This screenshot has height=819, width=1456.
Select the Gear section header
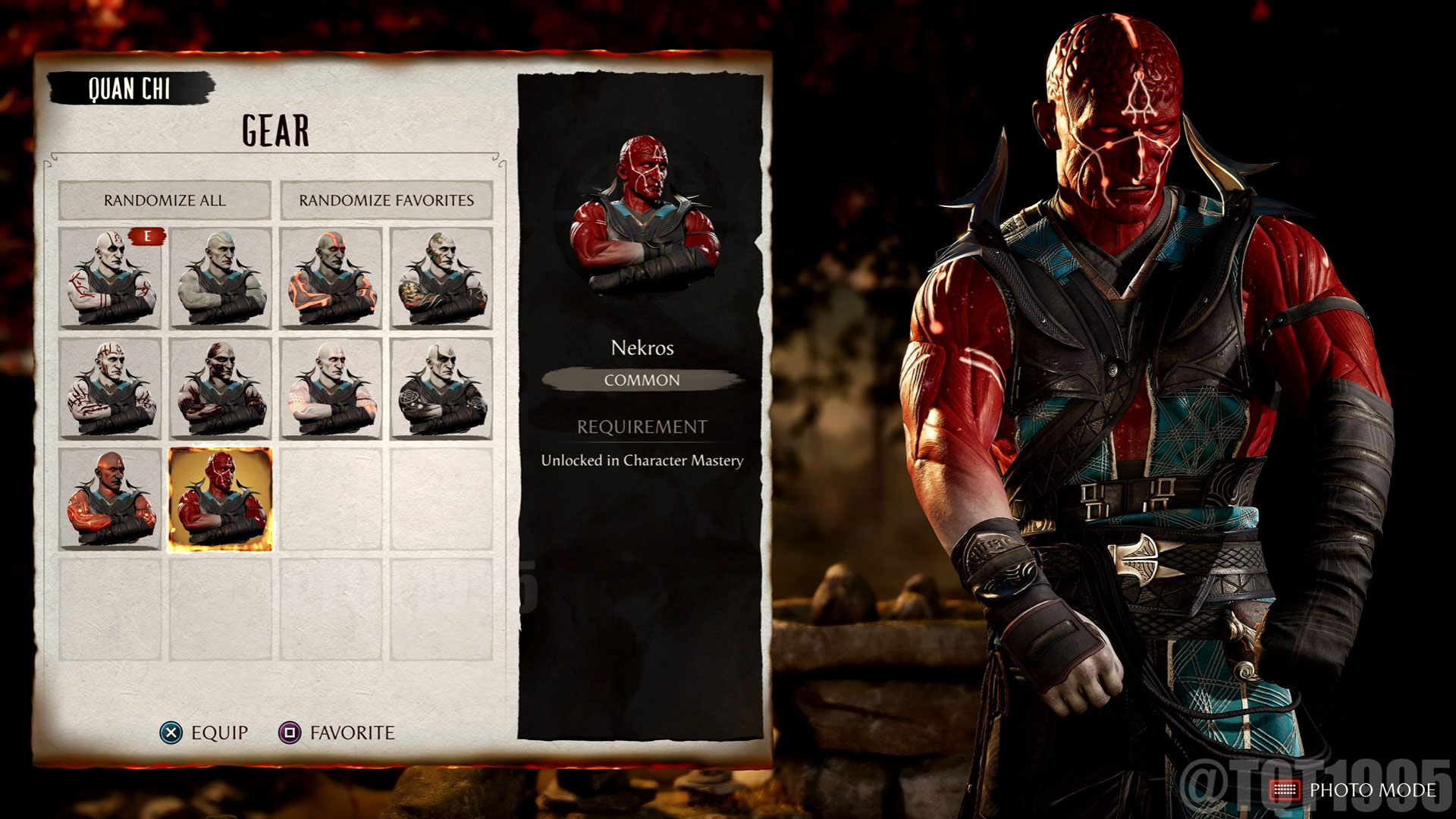tap(275, 129)
